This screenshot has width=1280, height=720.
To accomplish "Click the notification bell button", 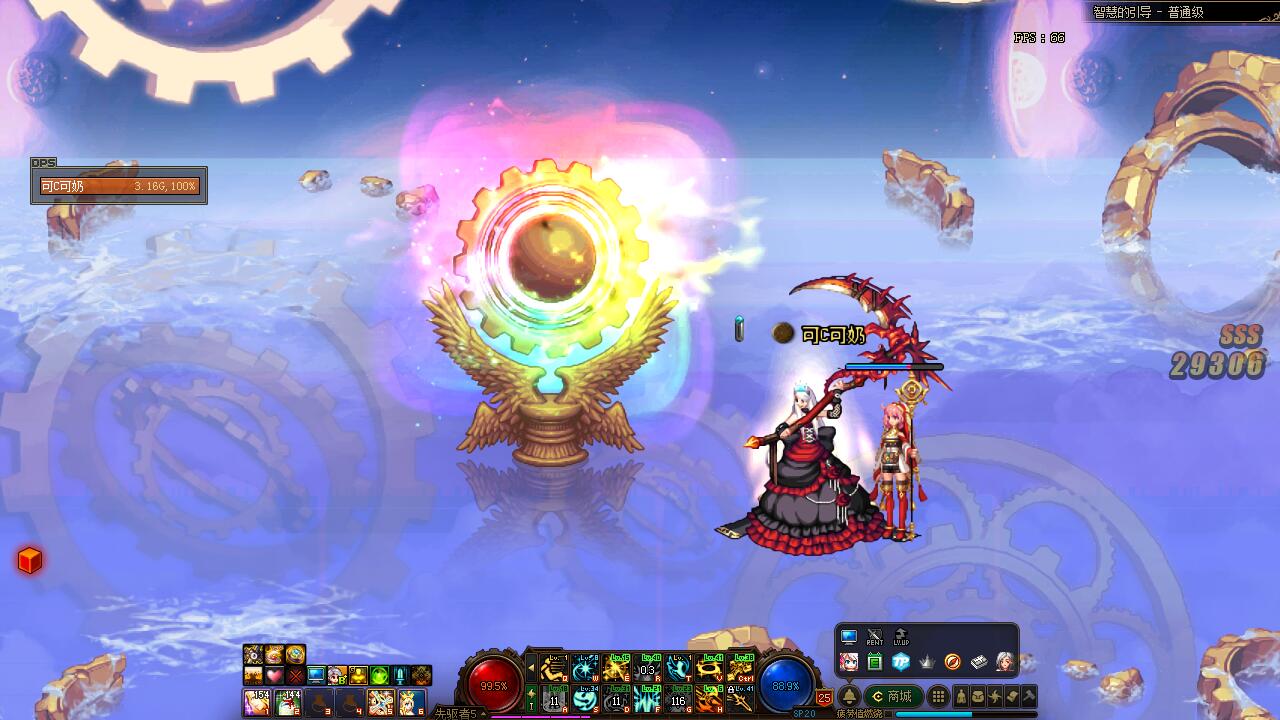I will [x=849, y=696].
